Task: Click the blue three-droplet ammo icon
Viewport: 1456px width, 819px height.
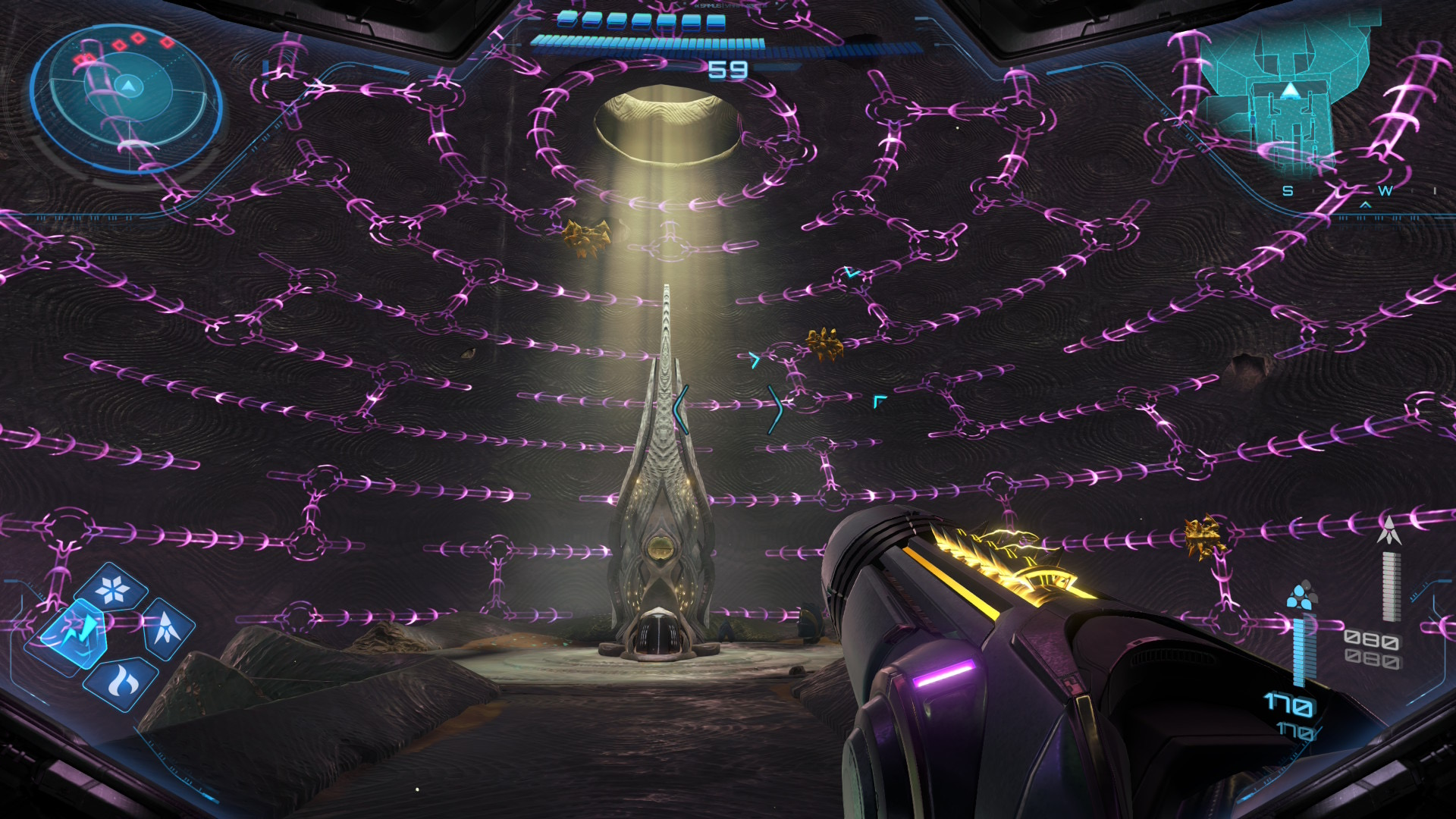Action: coord(1301,596)
